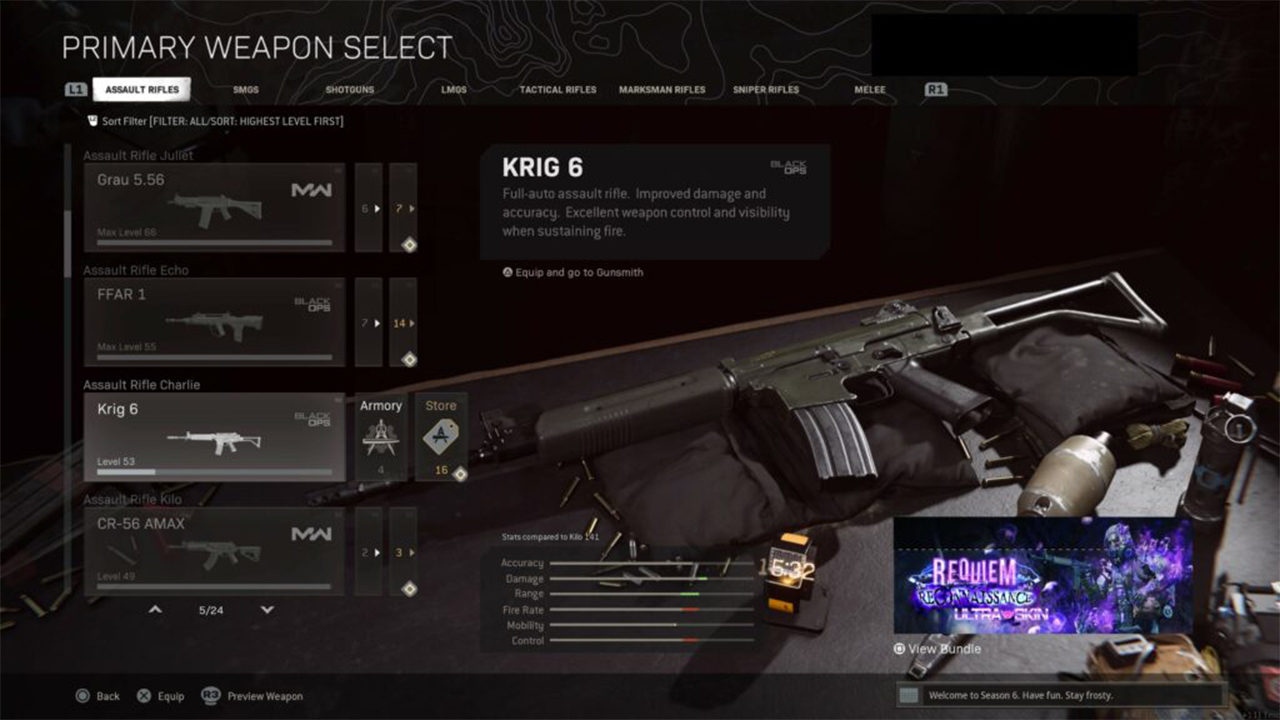The image size is (1280, 720).
Task: Select the FFAR 1 weapon tile
Action: click(214, 322)
